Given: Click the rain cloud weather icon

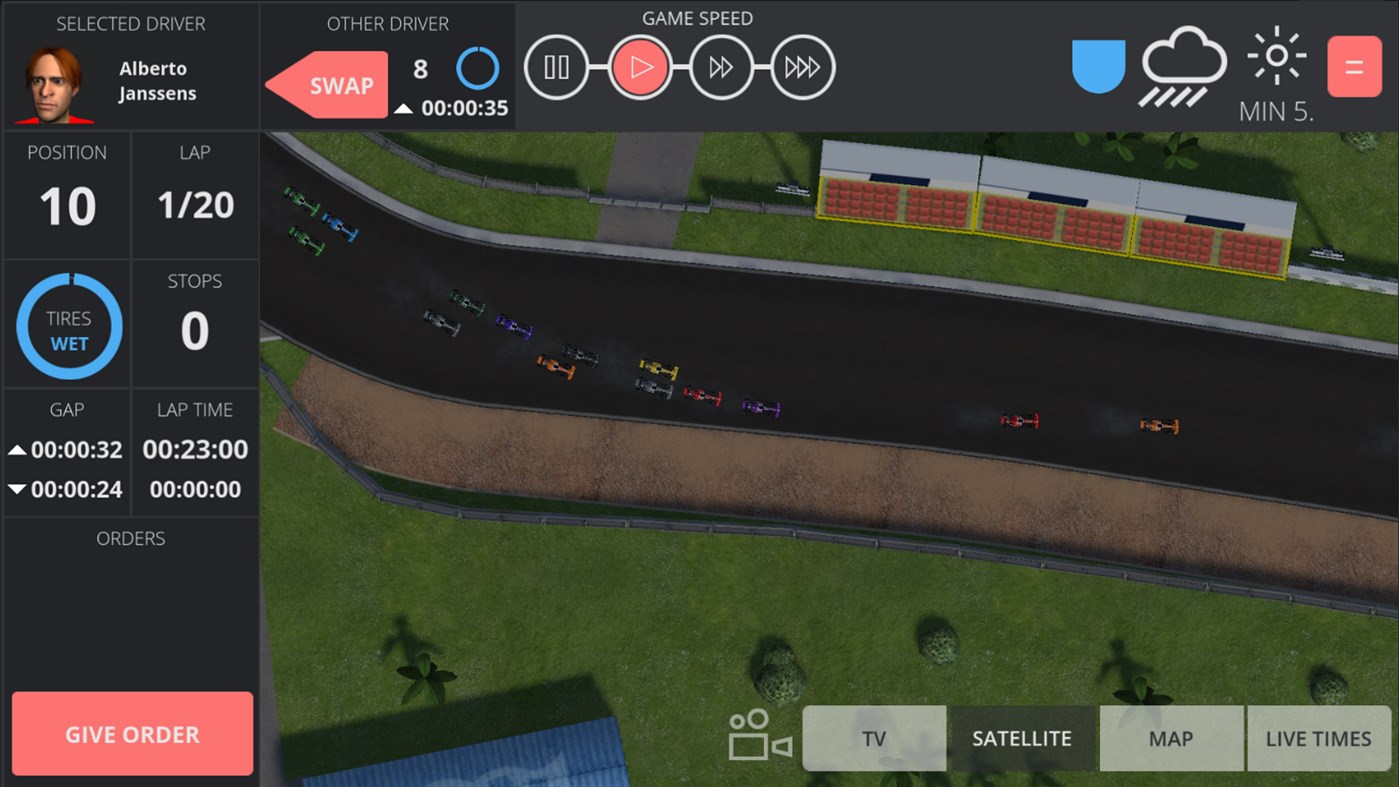Looking at the screenshot, I should (x=1184, y=67).
